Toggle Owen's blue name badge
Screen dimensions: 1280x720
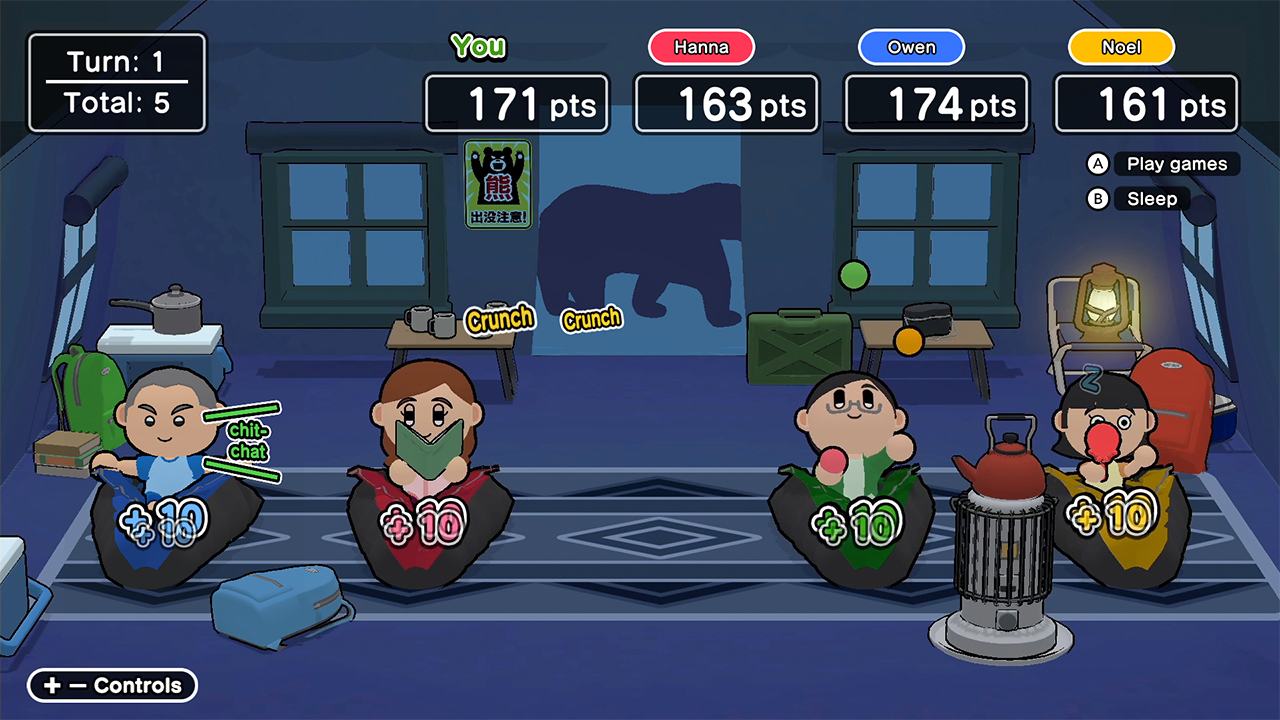point(910,46)
